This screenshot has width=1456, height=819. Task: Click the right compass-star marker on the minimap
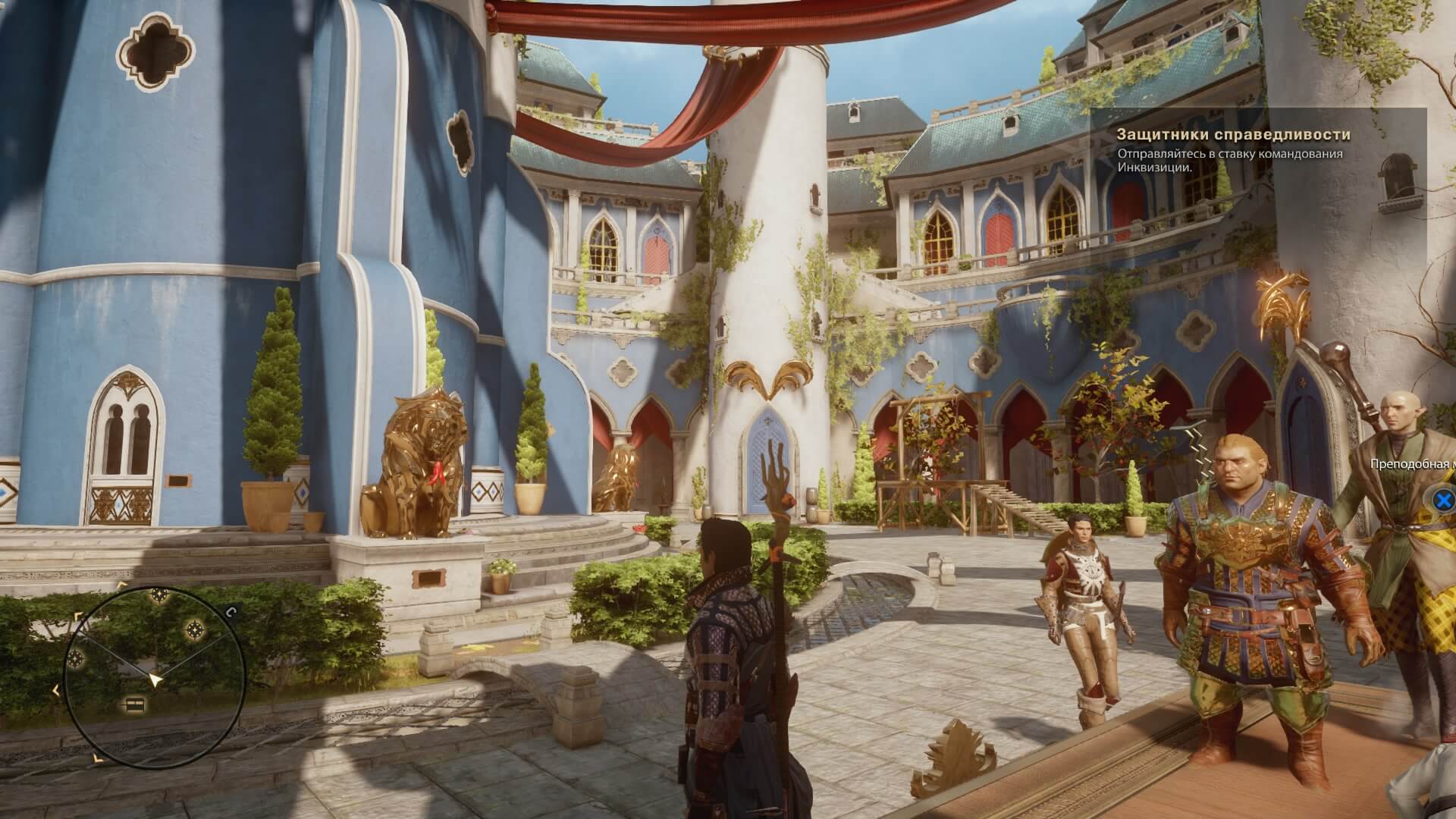(x=195, y=629)
